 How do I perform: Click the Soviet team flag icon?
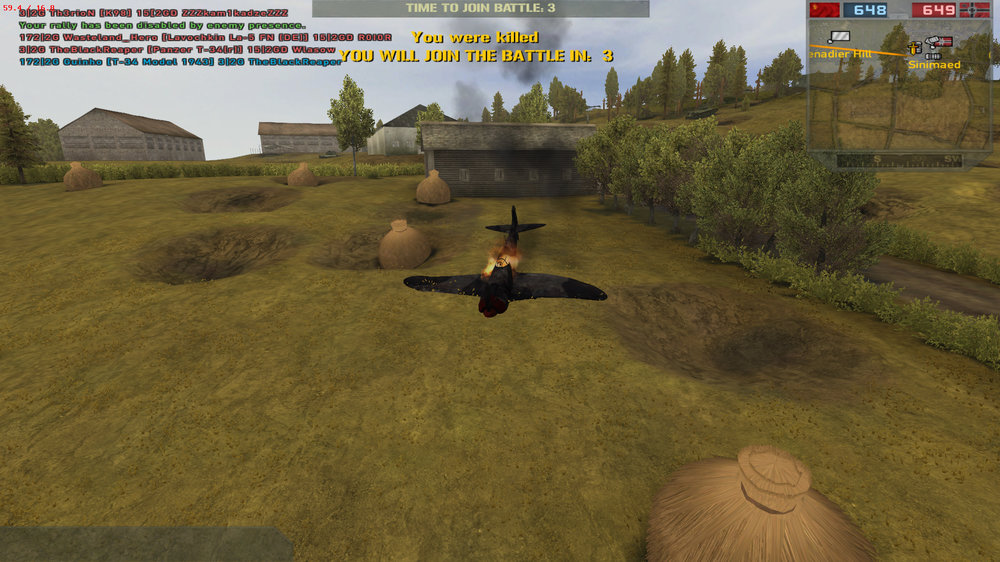[x=825, y=10]
